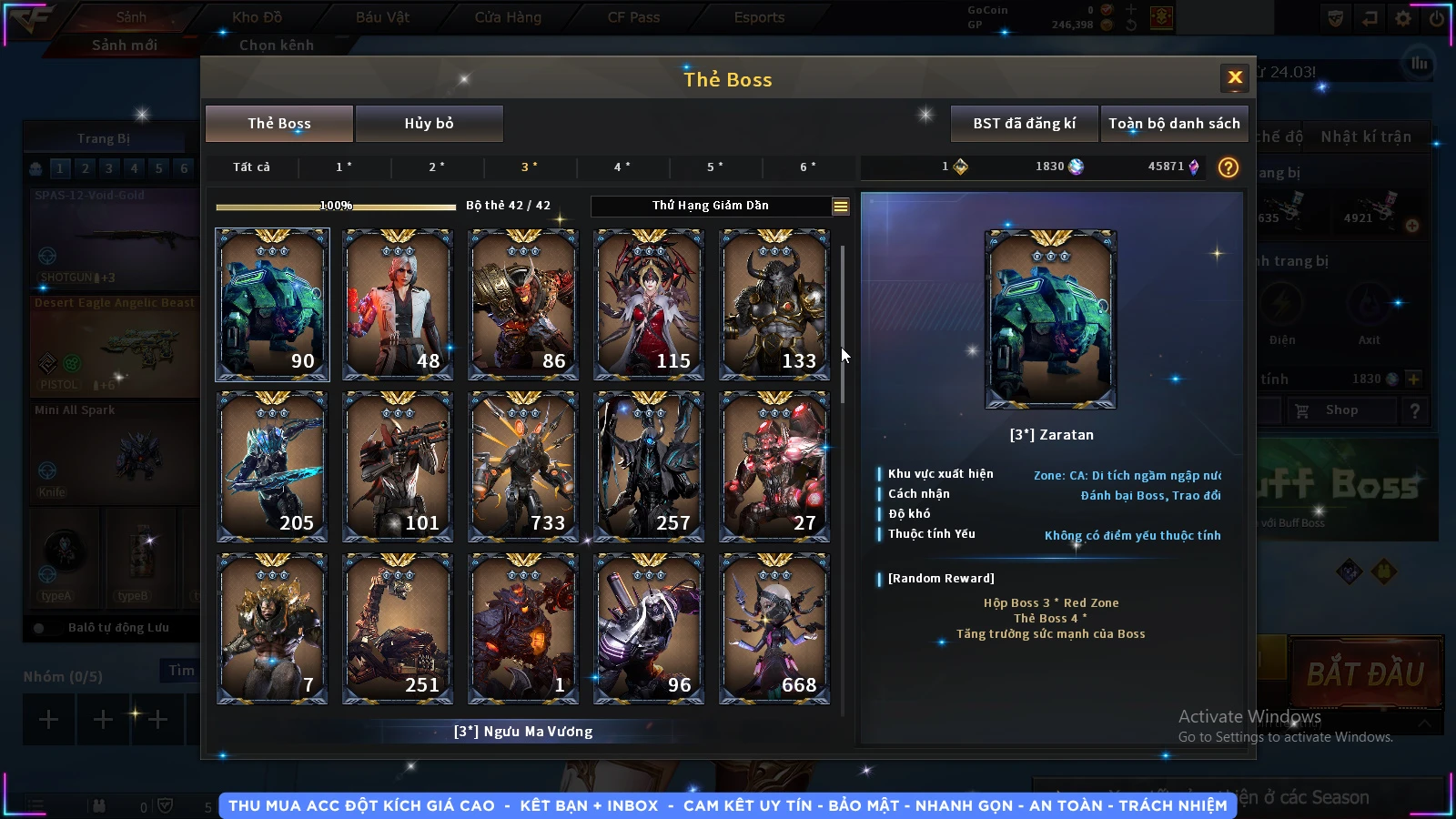
Task: Select the boss card with count 251
Action: pos(398,628)
